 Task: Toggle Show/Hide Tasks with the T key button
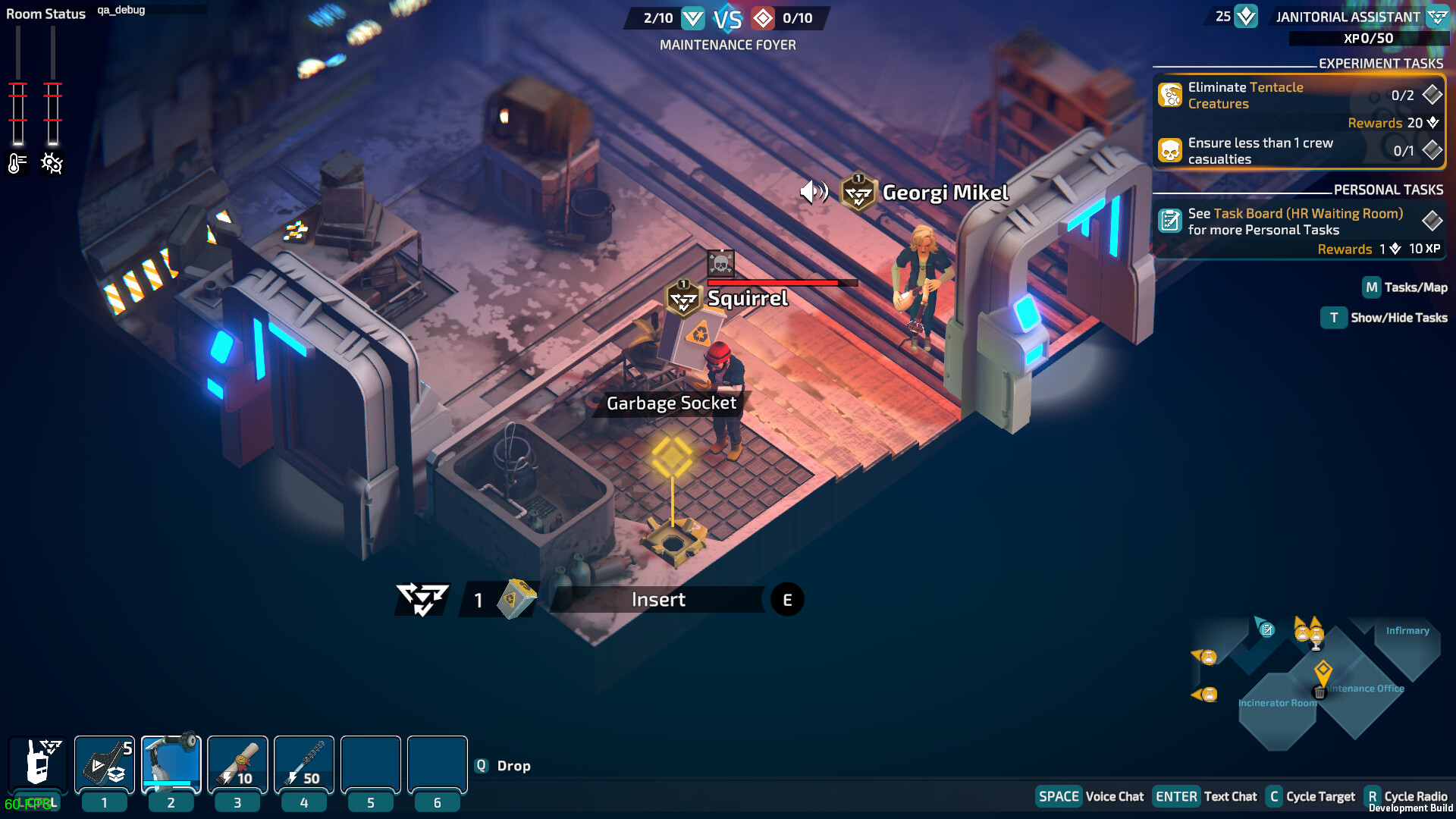coord(1334,318)
